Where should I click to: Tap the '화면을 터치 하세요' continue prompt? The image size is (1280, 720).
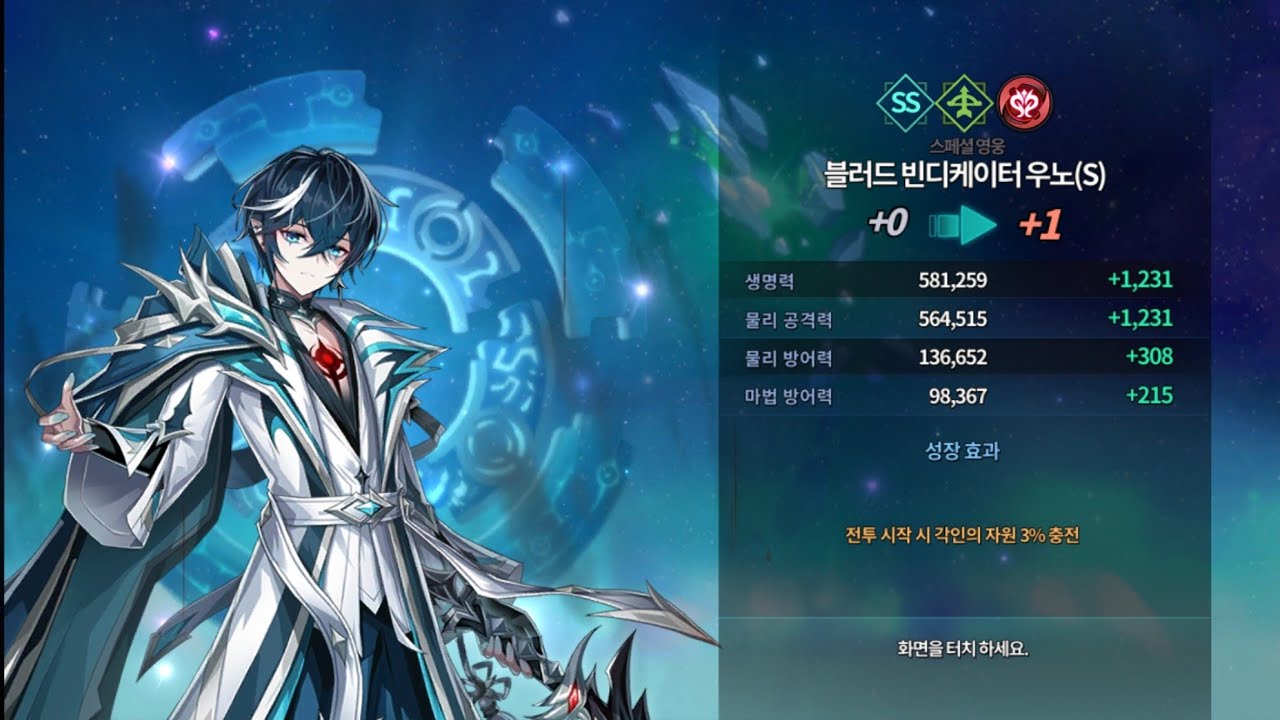(962, 648)
